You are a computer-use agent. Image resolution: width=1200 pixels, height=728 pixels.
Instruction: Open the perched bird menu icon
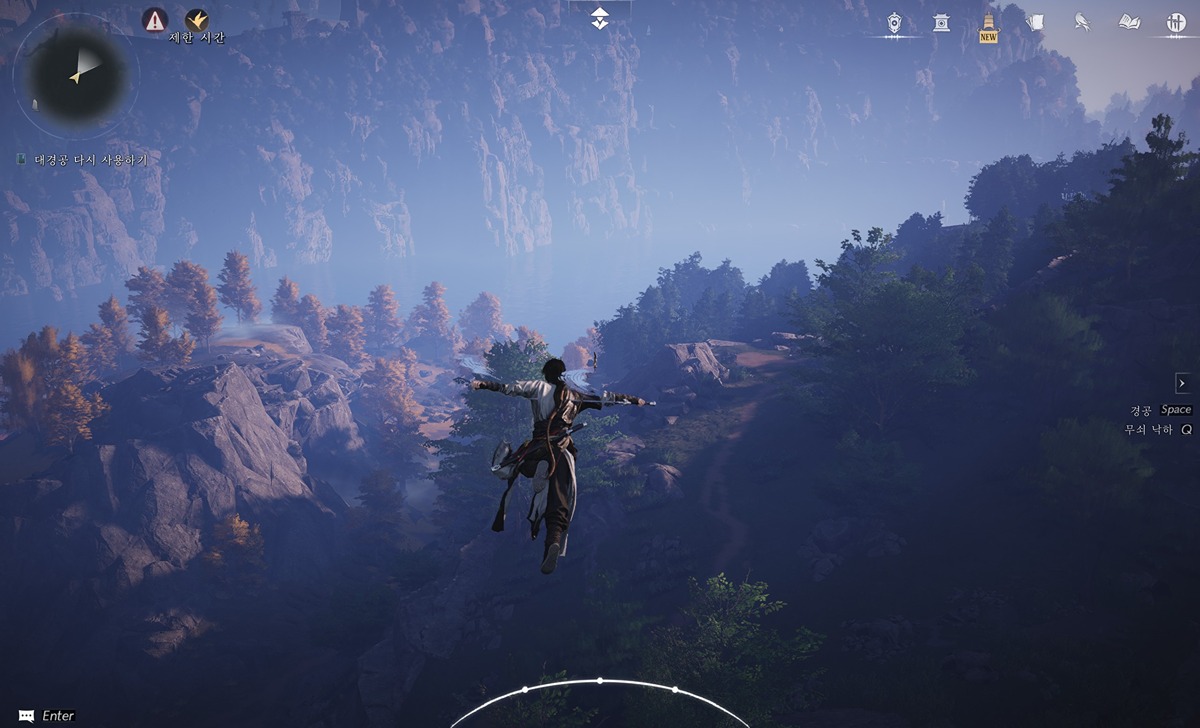[x=1082, y=22]
